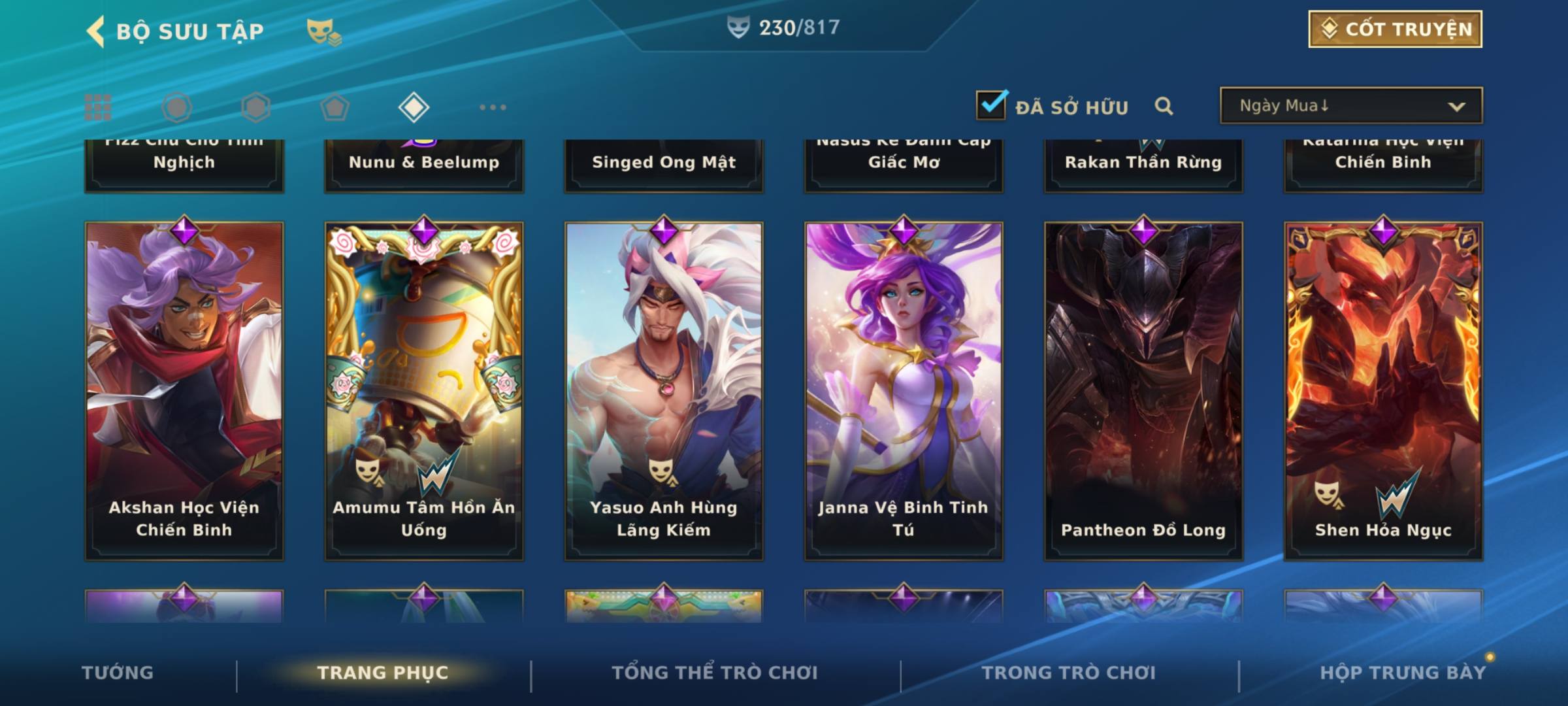
Task: Open the three-dots more filters
Action: pyautogui.click(x=493, y=107)
